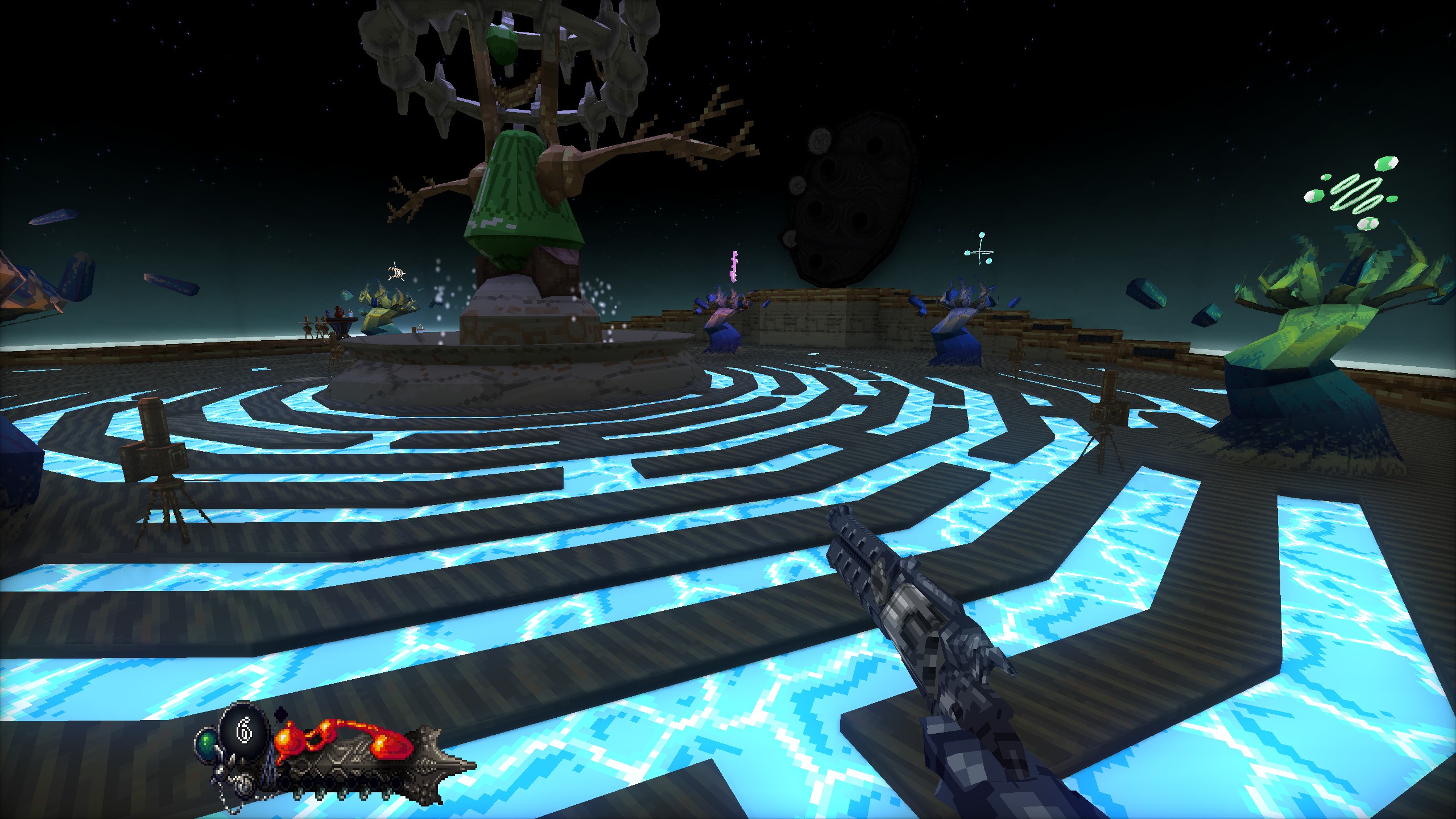Select the green orb on the HUD weapon emblem

tap(207, 742)
